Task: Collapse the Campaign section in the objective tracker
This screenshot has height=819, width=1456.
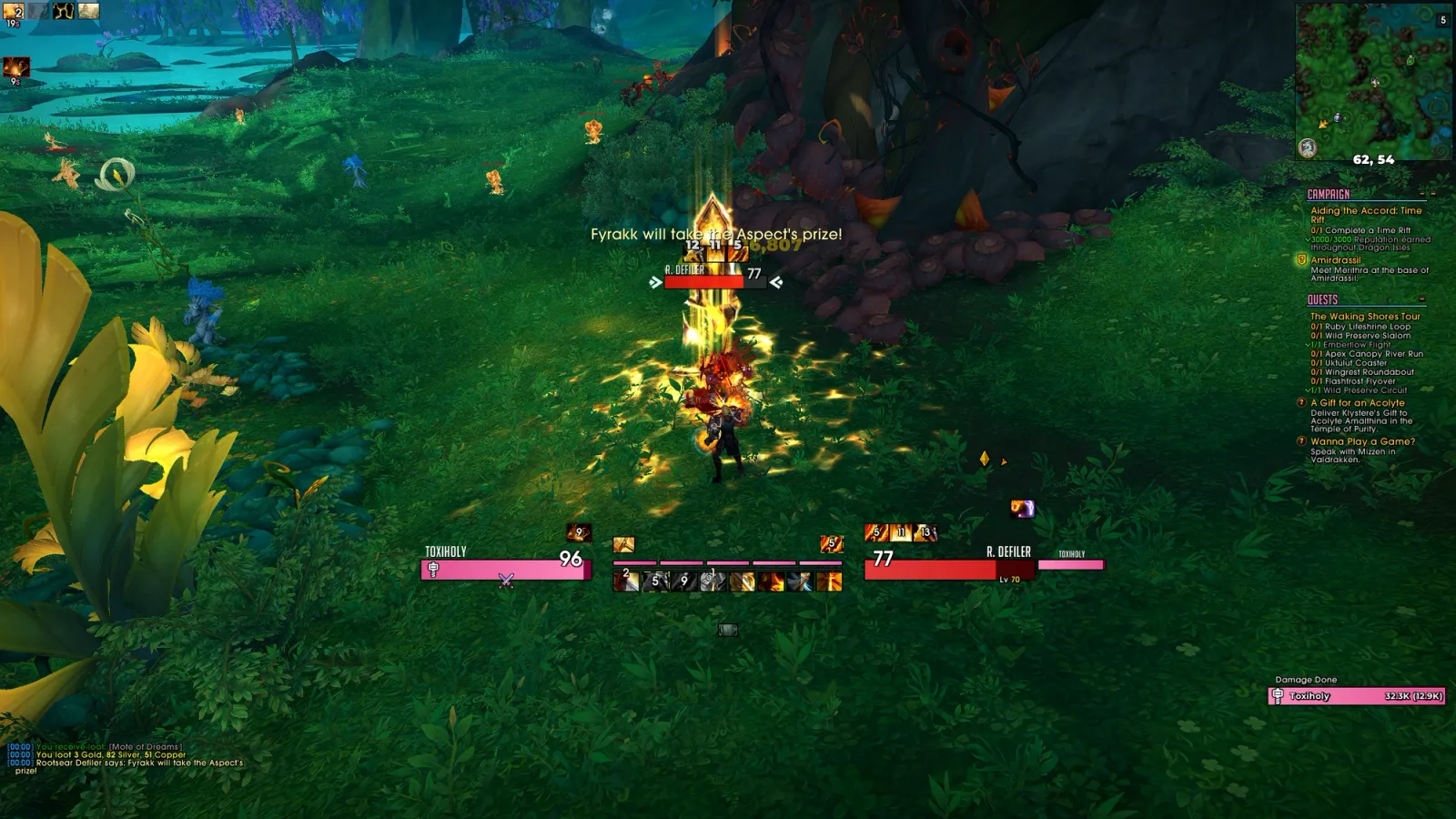Action: coord(1421,193)
